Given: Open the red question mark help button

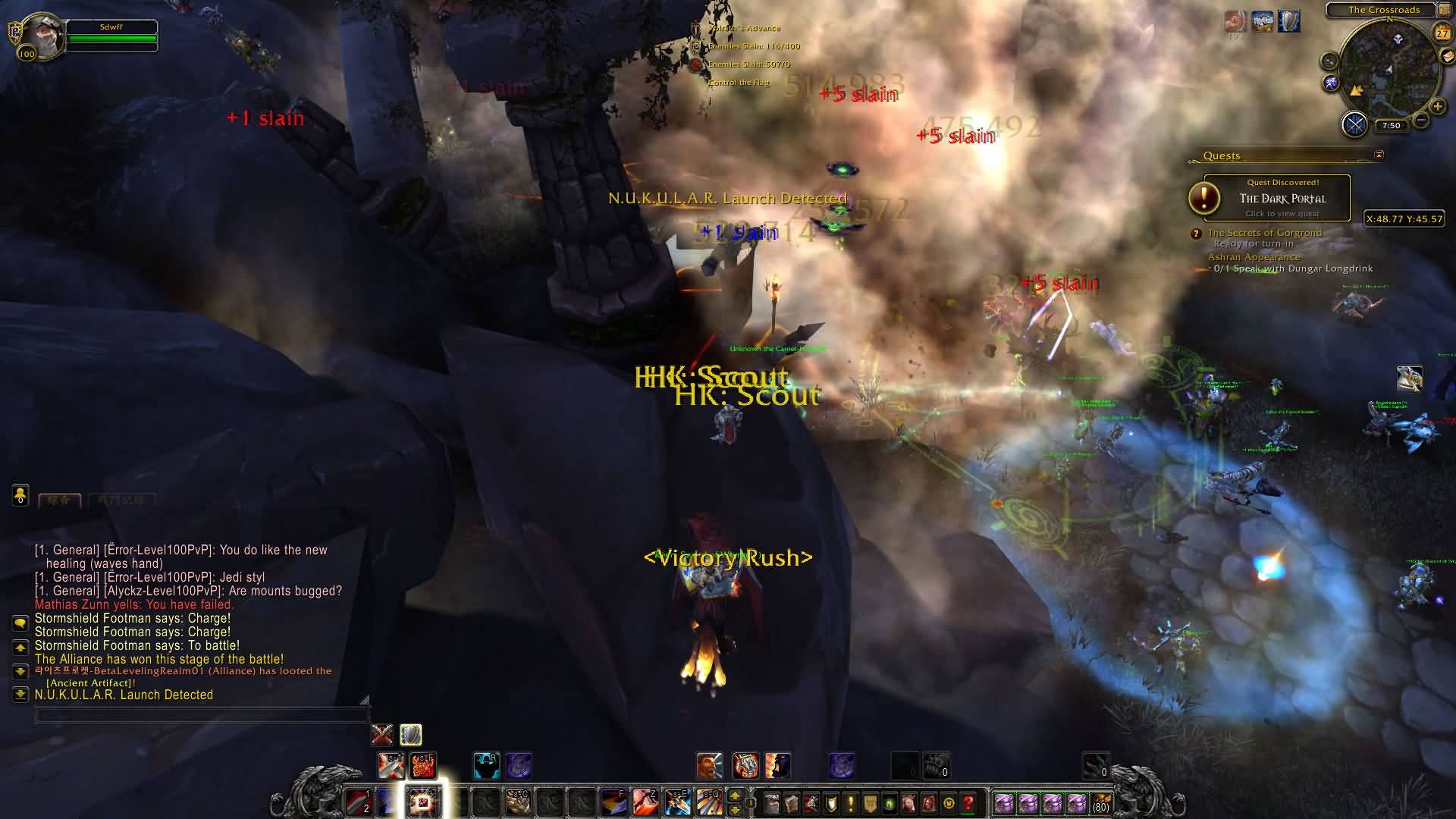Looking at the screenshot, I should click(x=968, y=802).
